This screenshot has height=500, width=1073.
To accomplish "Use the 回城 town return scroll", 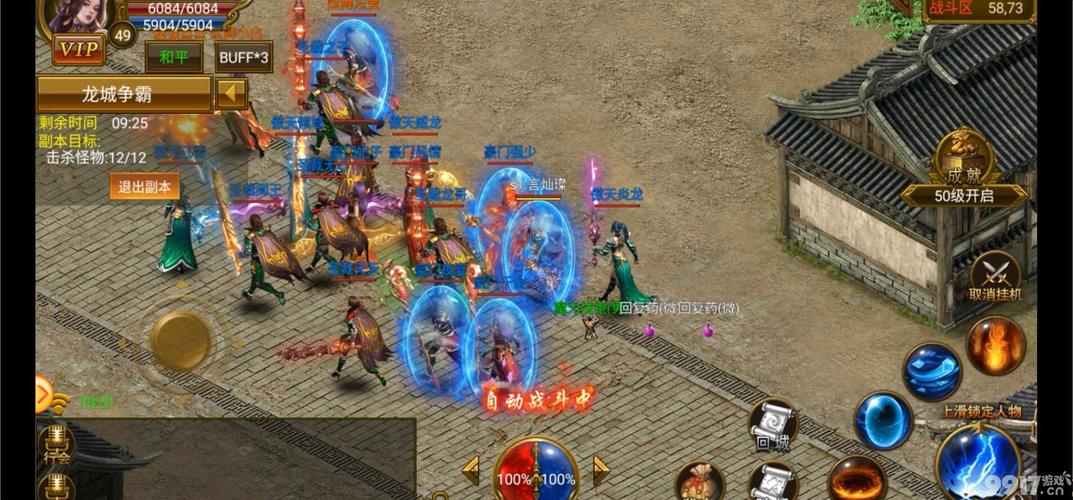I will coord(773,425).
